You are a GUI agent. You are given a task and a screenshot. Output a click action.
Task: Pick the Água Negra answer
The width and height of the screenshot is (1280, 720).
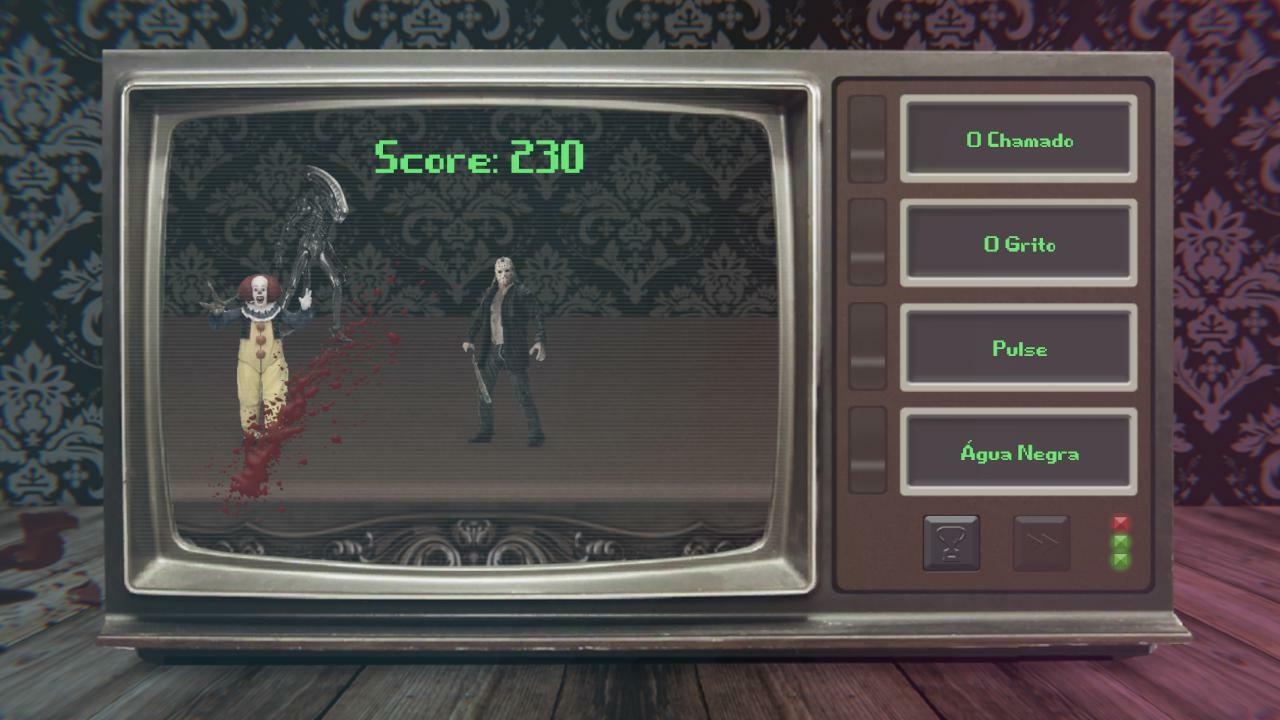click(x=1018, y=452)
